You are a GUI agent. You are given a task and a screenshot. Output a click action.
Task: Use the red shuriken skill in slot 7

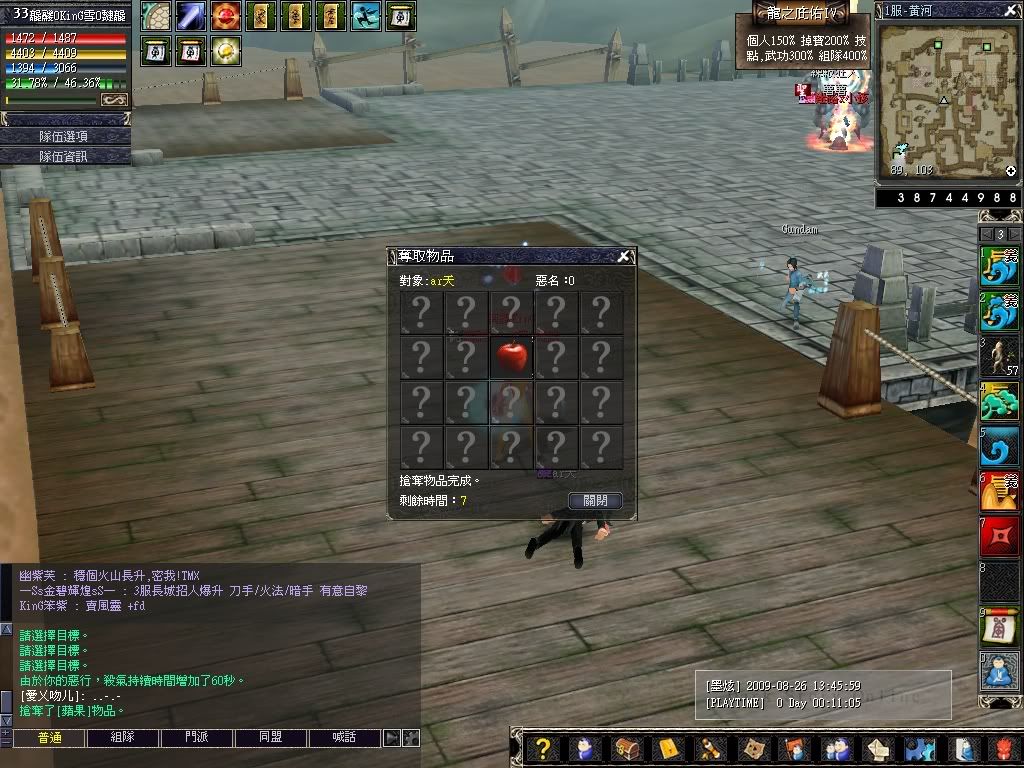(x=1000, y=539)
